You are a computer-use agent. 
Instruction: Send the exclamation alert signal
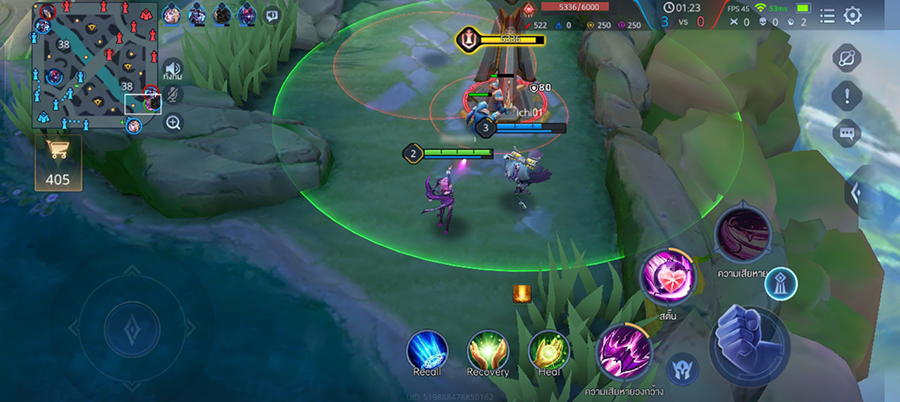click(x=847, y=96)
